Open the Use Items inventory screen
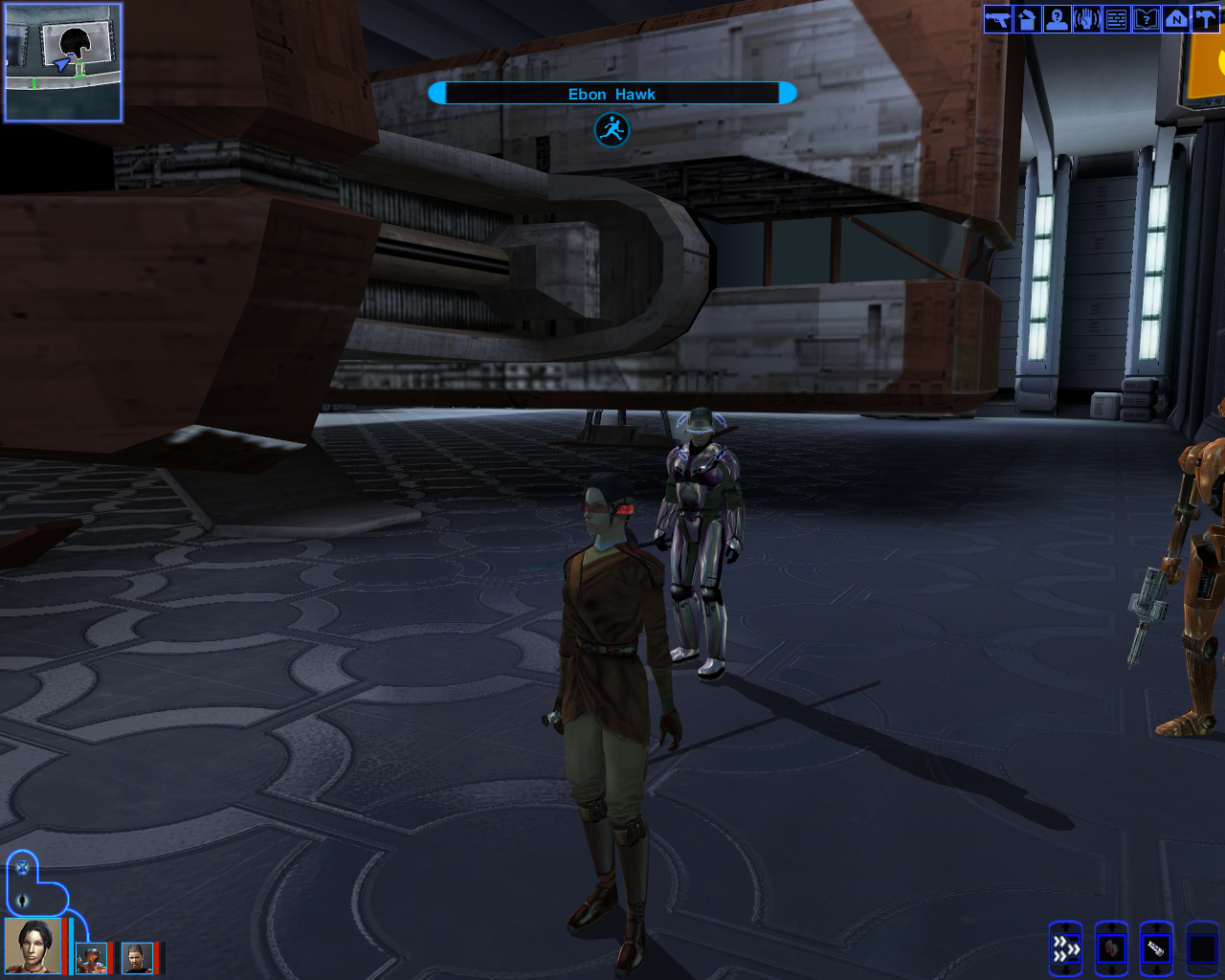The image size is (1225, 980). click(x=1026, y=18)
